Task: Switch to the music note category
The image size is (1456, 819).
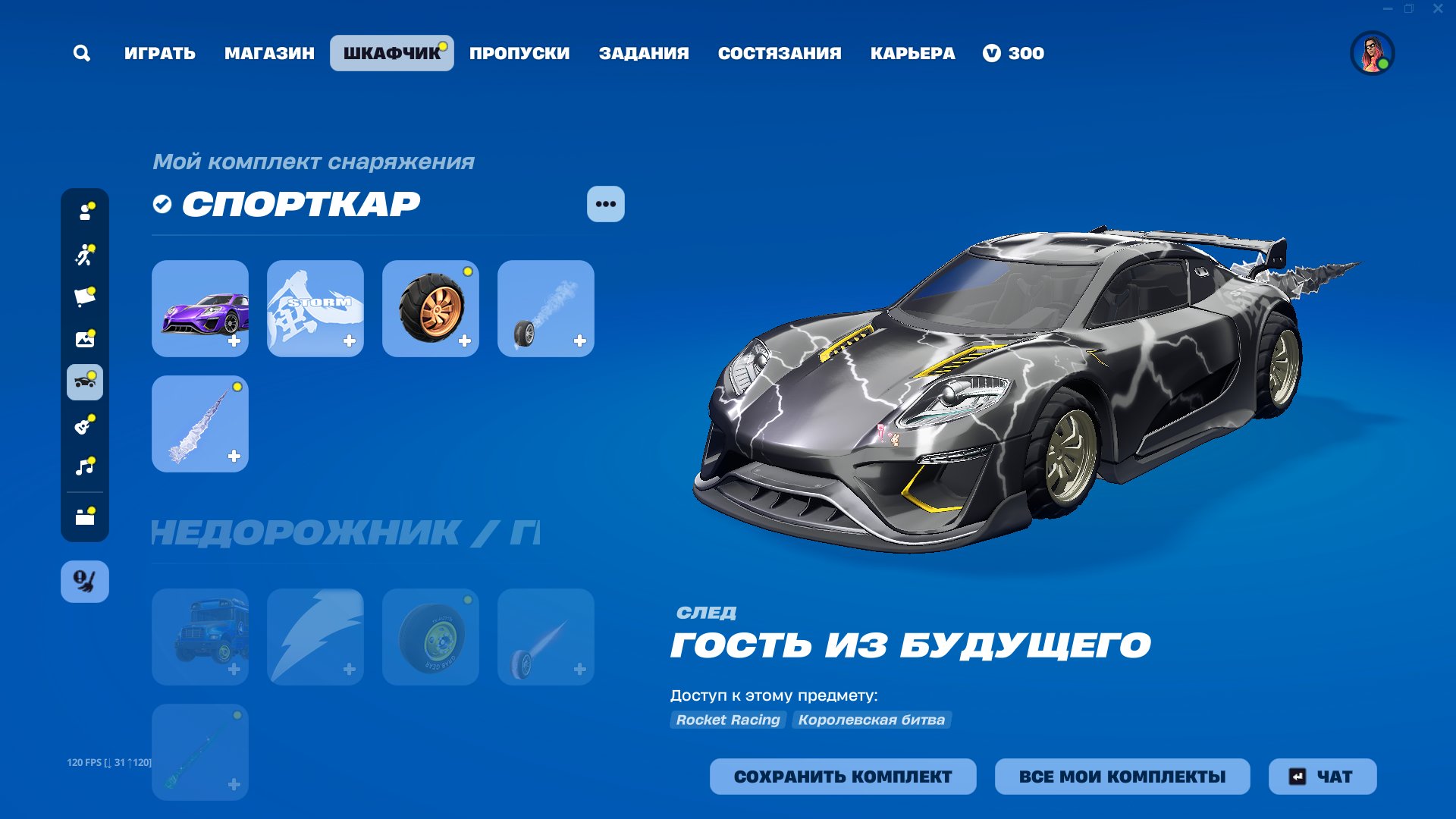Action: [x=85, y=466]
